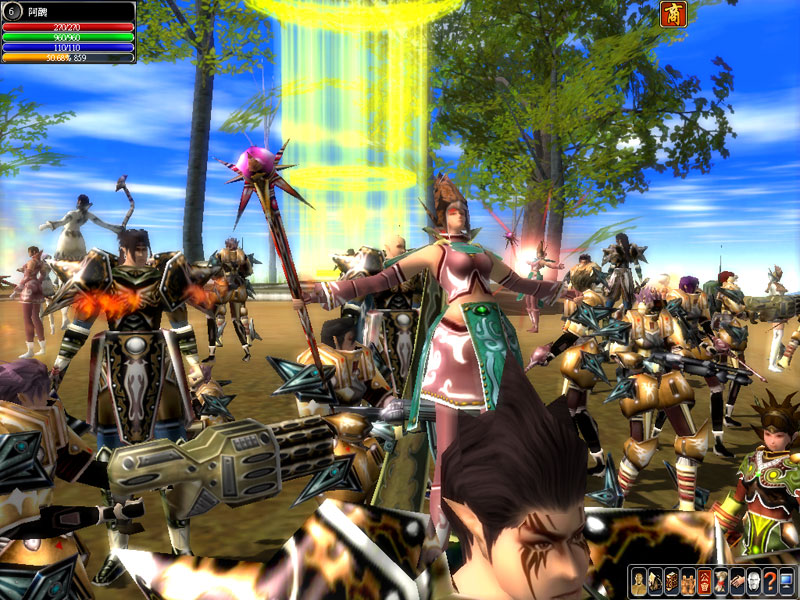Open help with the question mark icon

[x=768, y=581]
